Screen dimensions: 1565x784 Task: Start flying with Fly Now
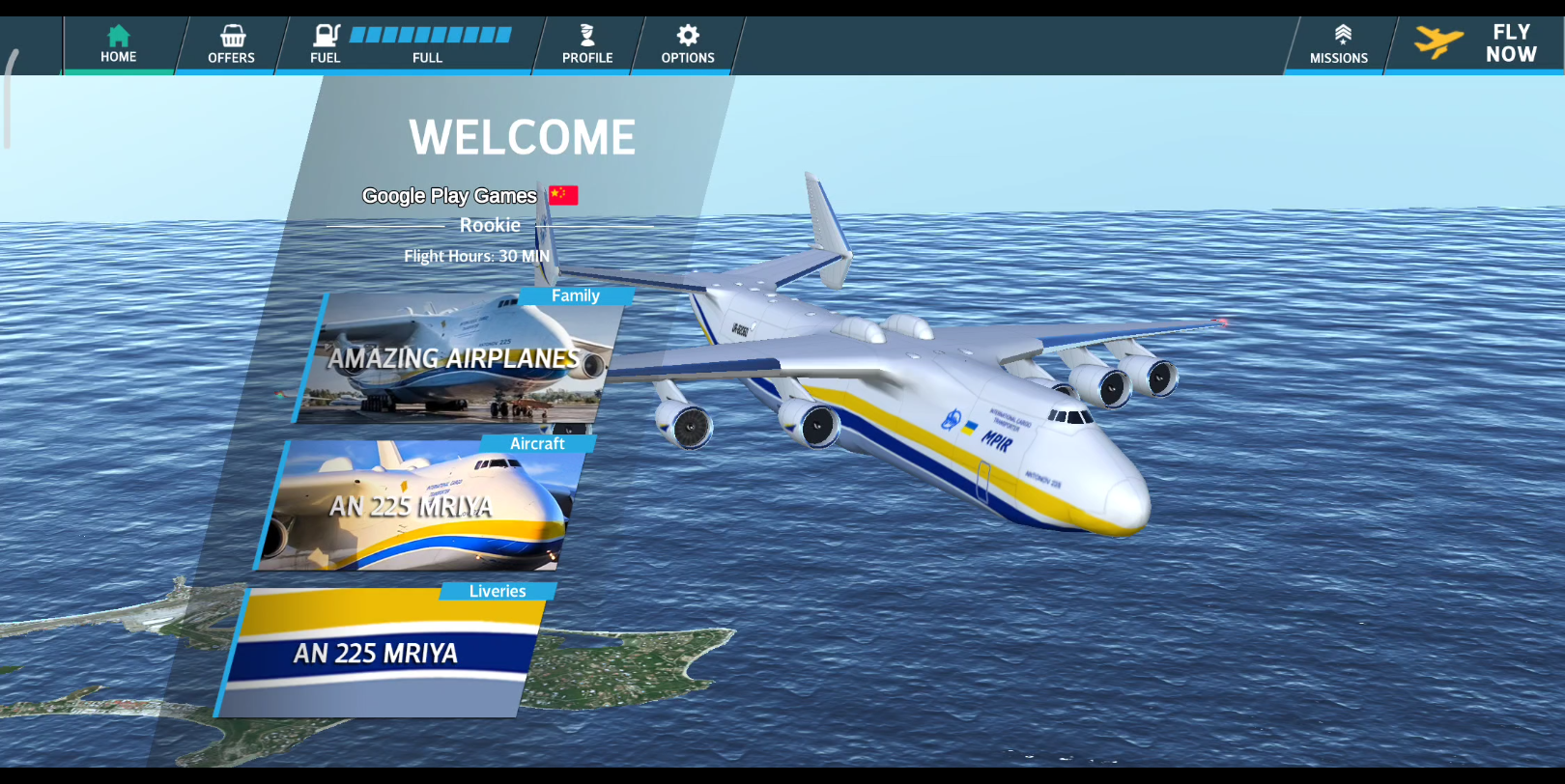[1478, 44]
